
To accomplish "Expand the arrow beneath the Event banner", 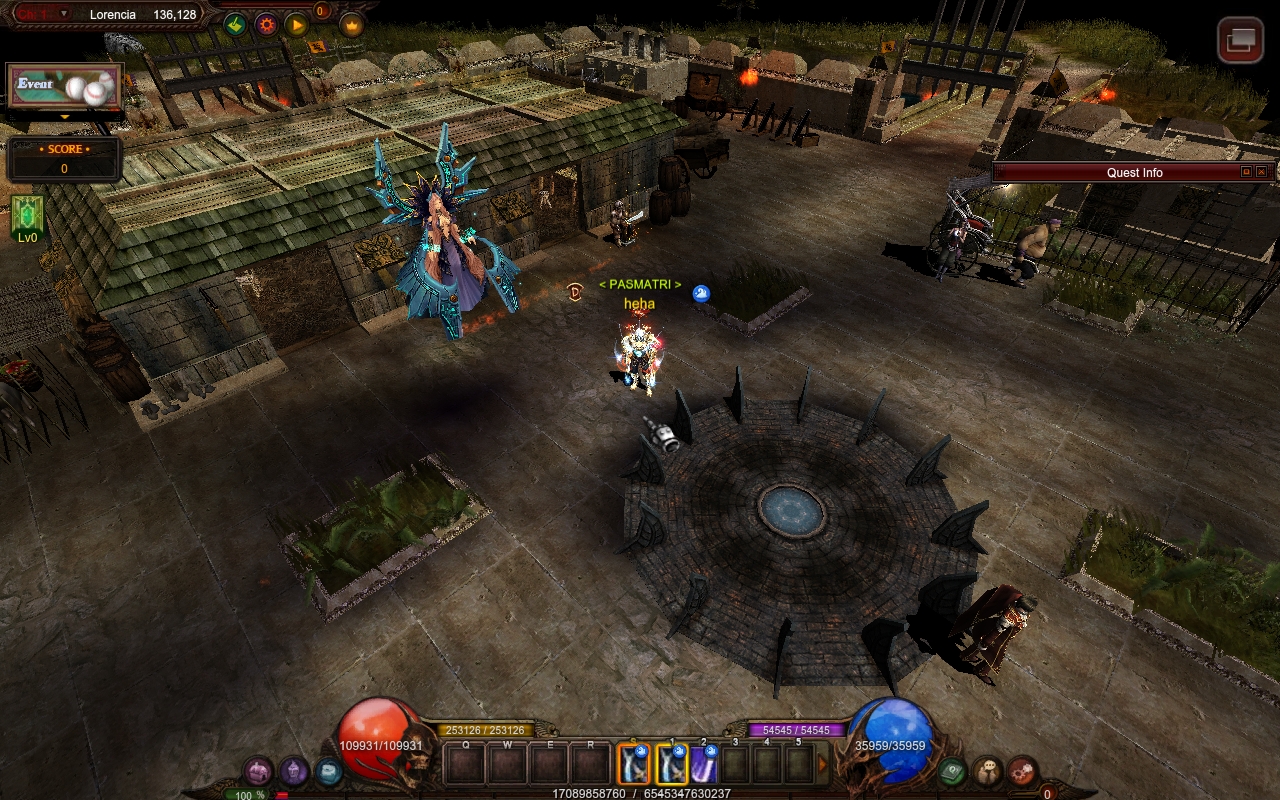I will point(65,117).
